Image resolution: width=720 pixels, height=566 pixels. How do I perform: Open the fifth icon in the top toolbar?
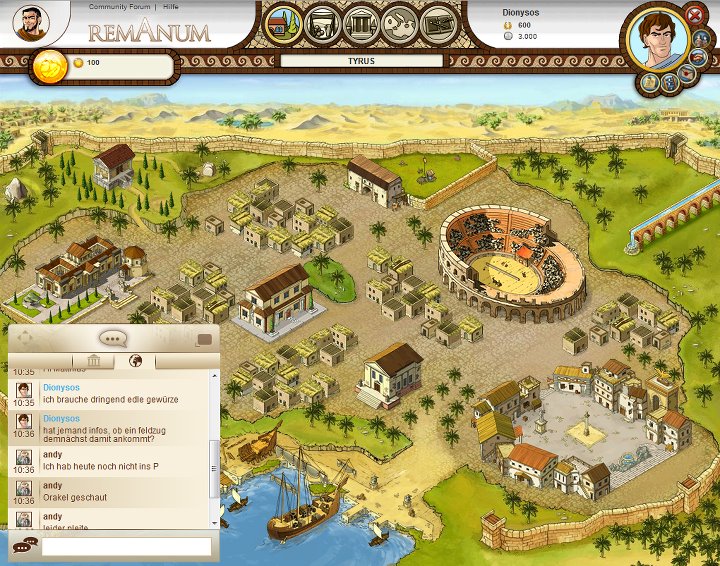click(x=437, y=23)
